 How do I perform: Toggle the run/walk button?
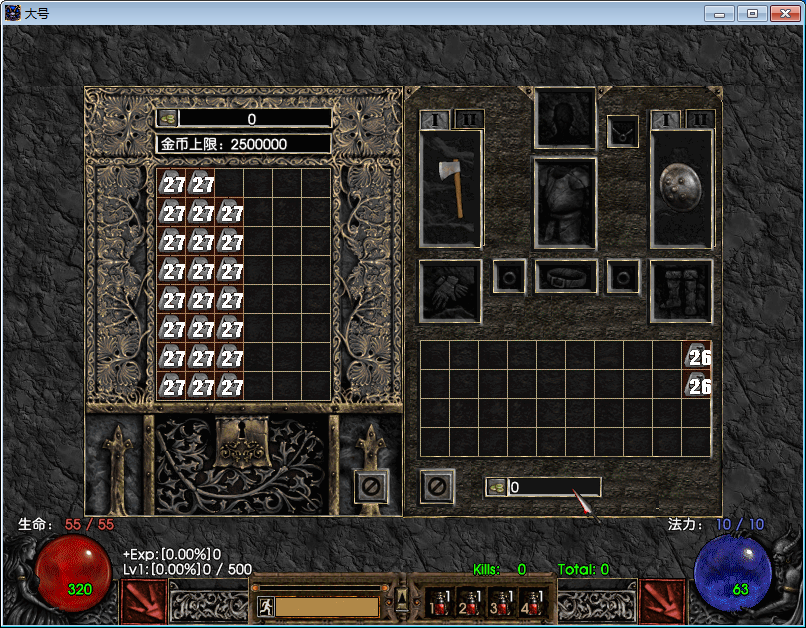point(265,606)
